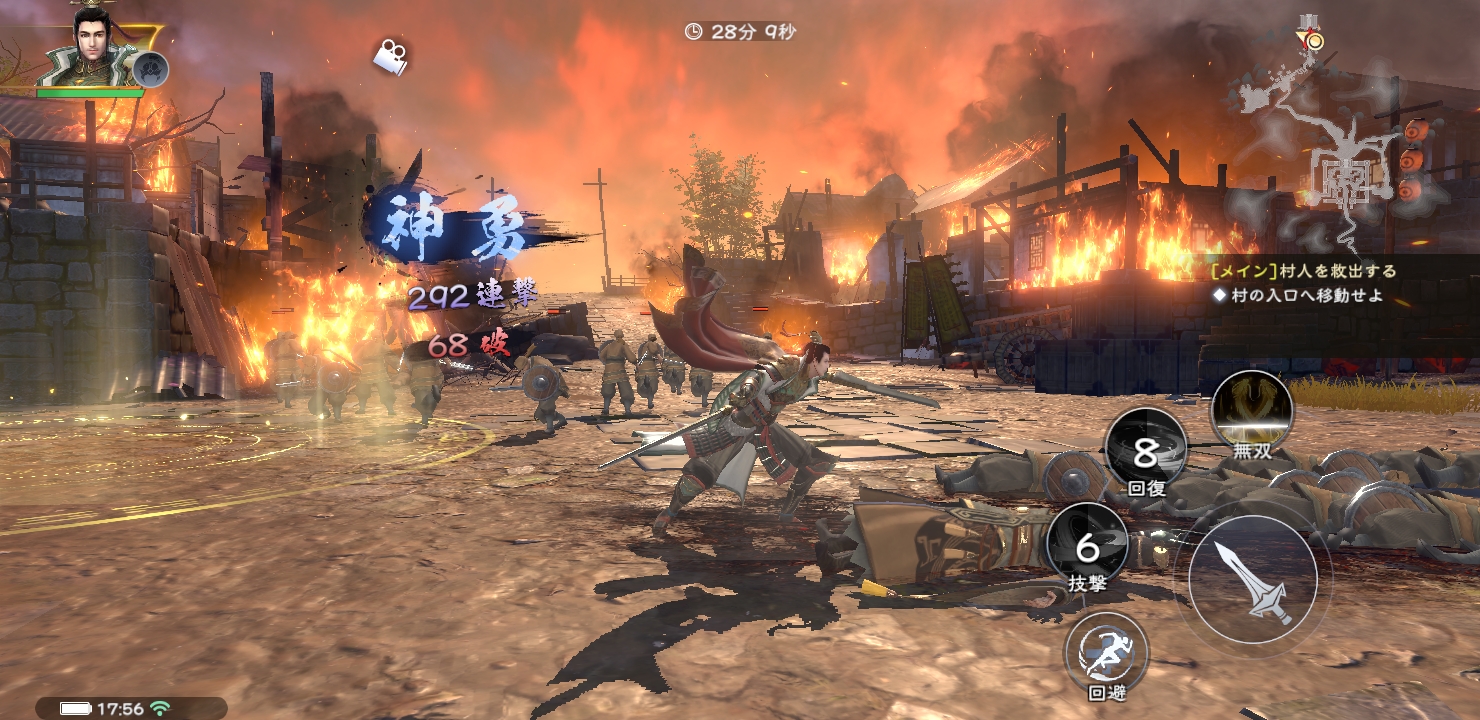Tap the 回避 dodge button
Image resolution: width=1480 pixels, height=720 pixels.
pyautogui.click(x=1106, y=651)
